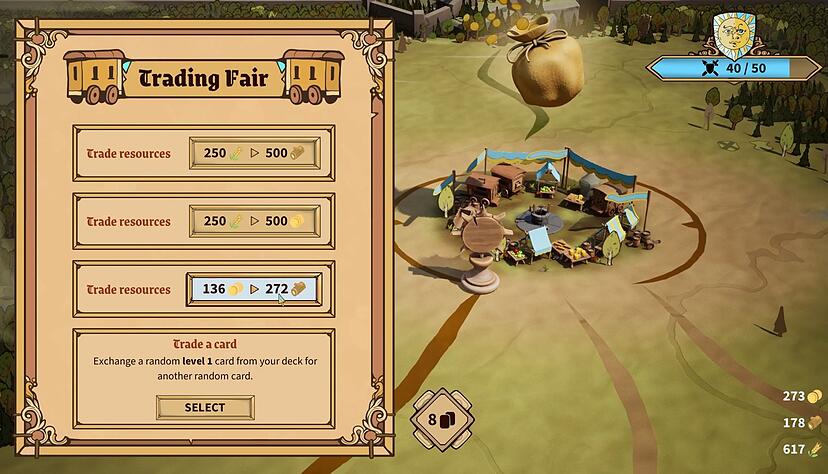Open the deck showing 8 cards

point(441,419)
